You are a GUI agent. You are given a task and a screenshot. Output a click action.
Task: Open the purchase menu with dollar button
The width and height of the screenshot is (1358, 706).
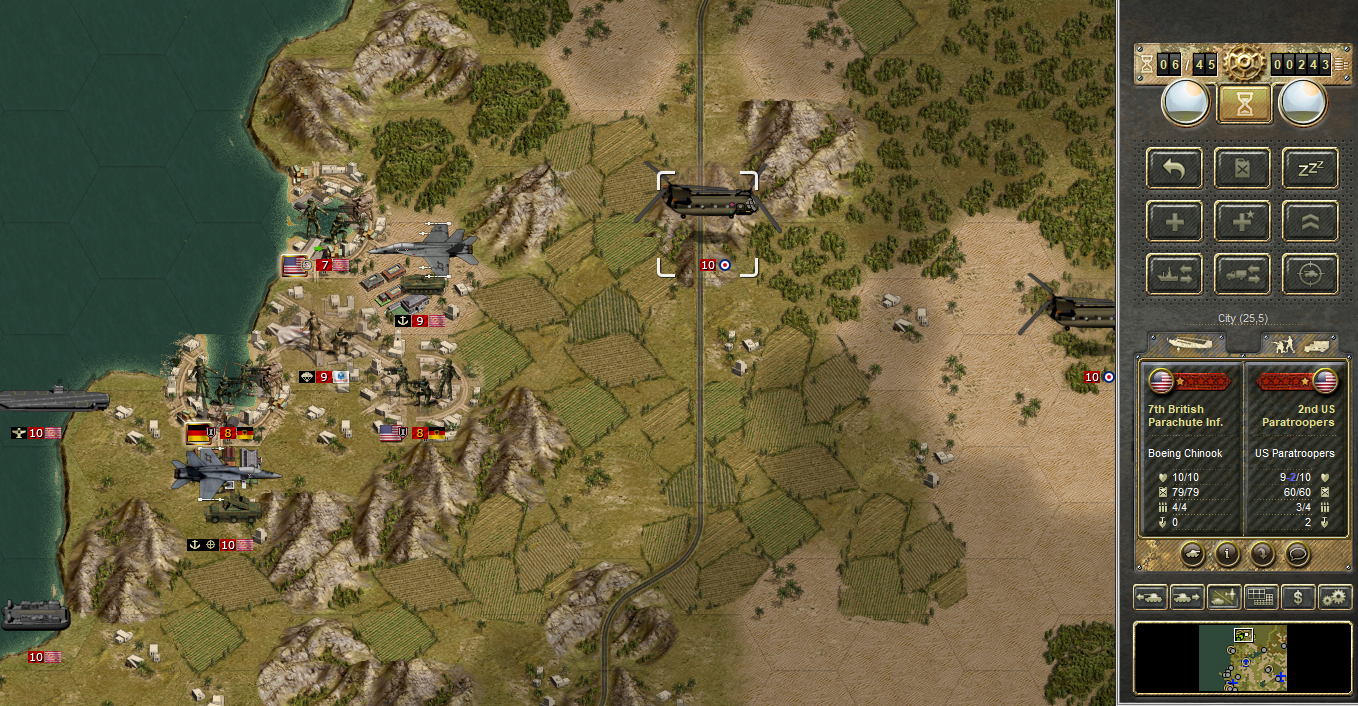point(1298,597)
